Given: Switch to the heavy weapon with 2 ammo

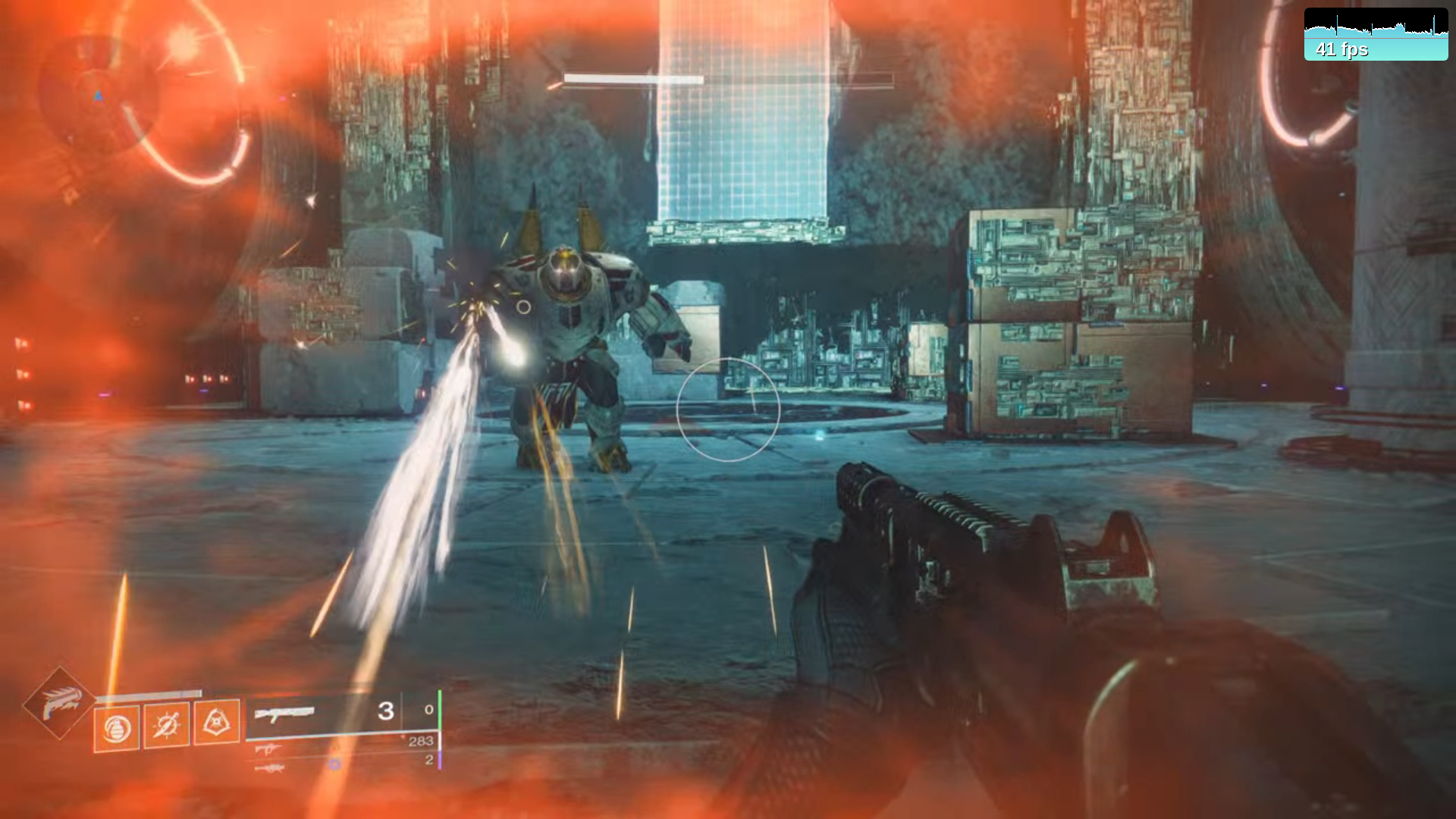Looking at the screenshot, I should (x=271, y=768).
